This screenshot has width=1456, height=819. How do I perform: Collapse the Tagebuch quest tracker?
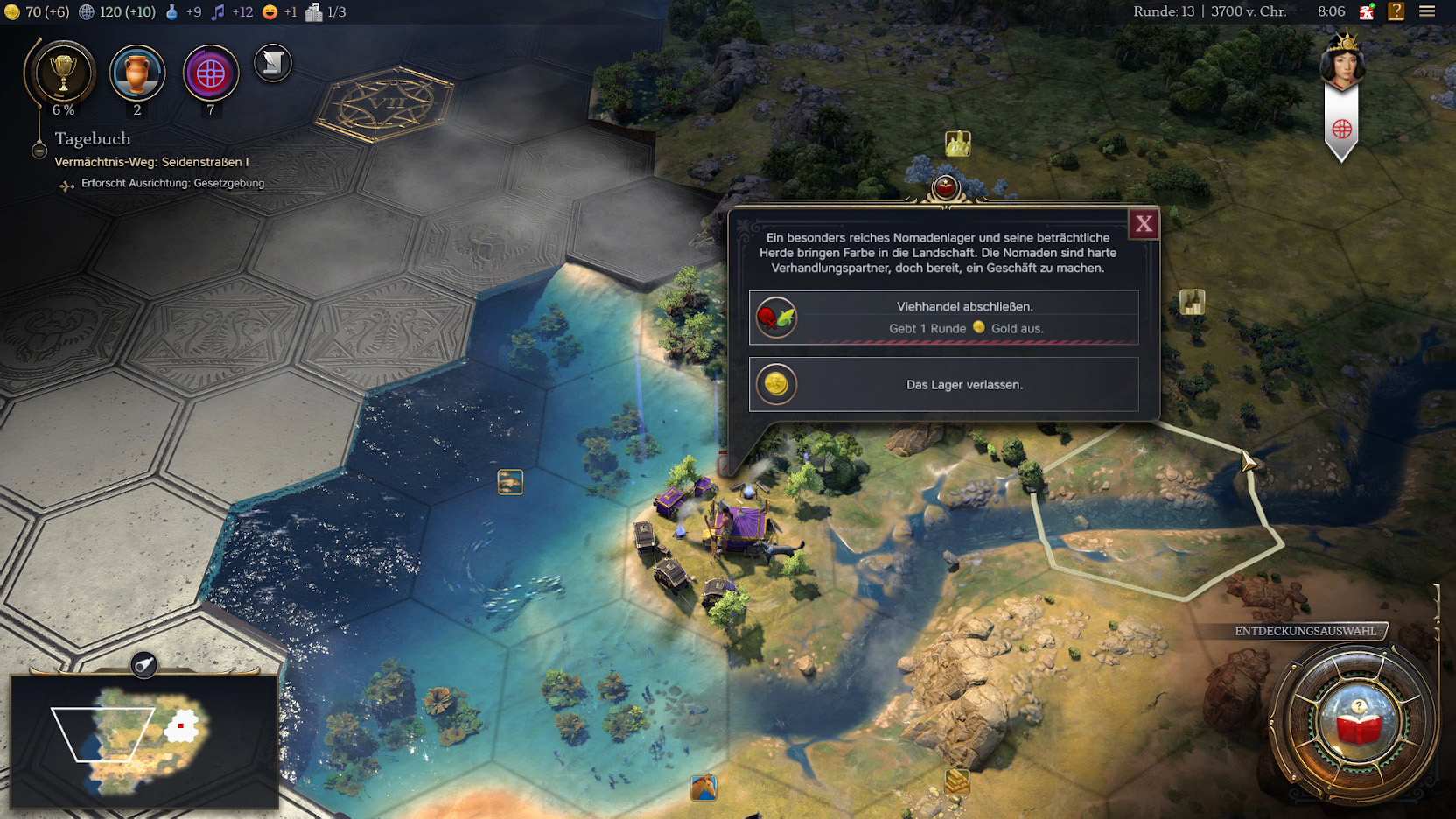pos(39,150)
